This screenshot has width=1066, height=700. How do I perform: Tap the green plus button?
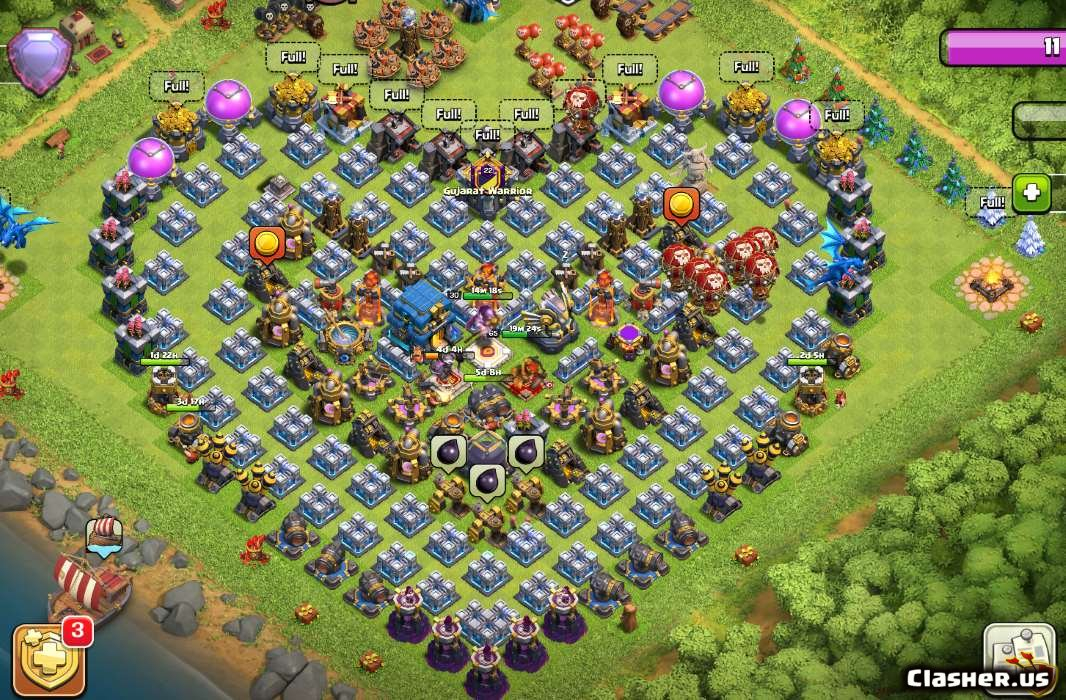coord(1031,193)
